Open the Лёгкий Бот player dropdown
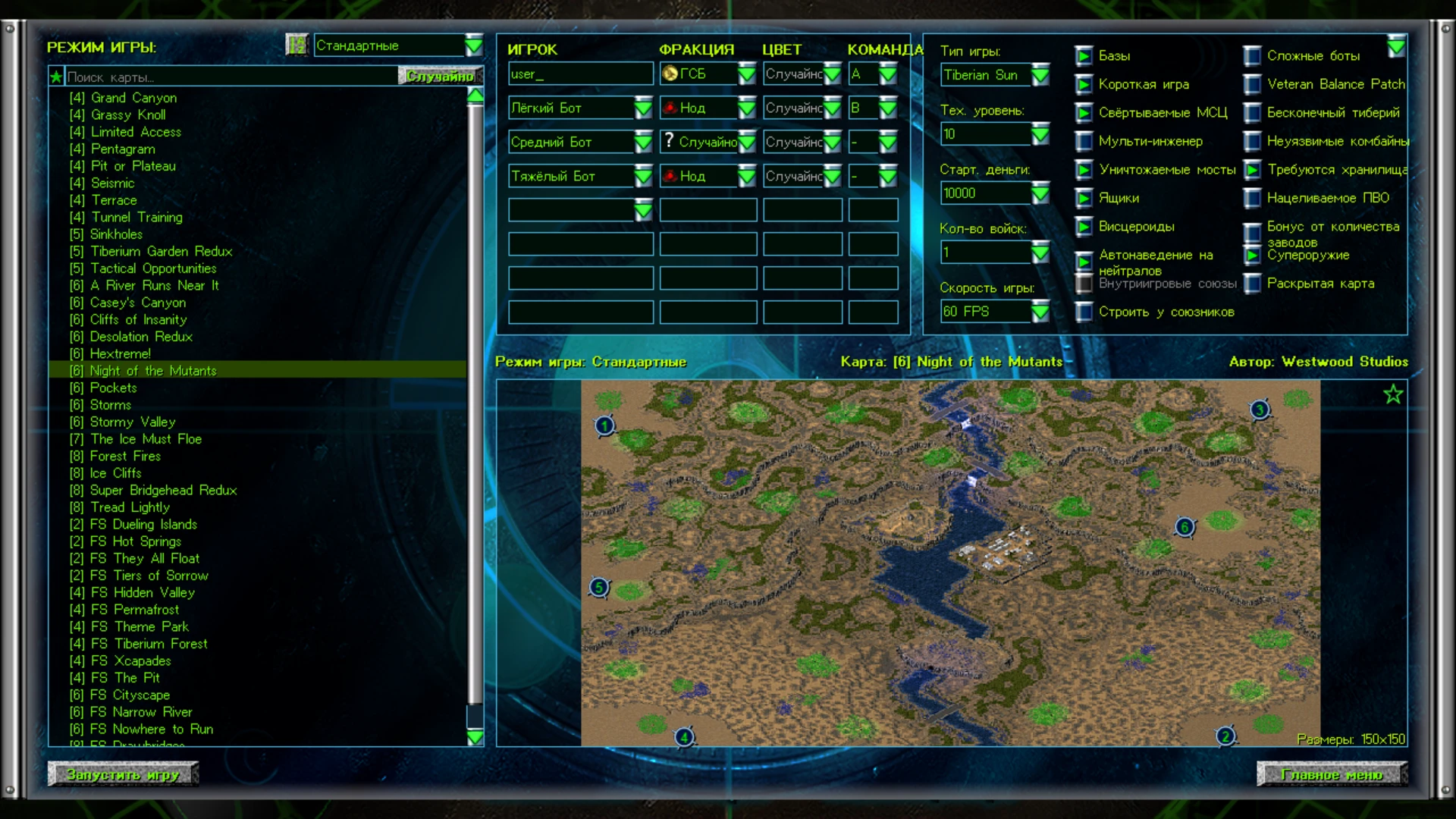The image size is (1456, 819). coord(643,108)
